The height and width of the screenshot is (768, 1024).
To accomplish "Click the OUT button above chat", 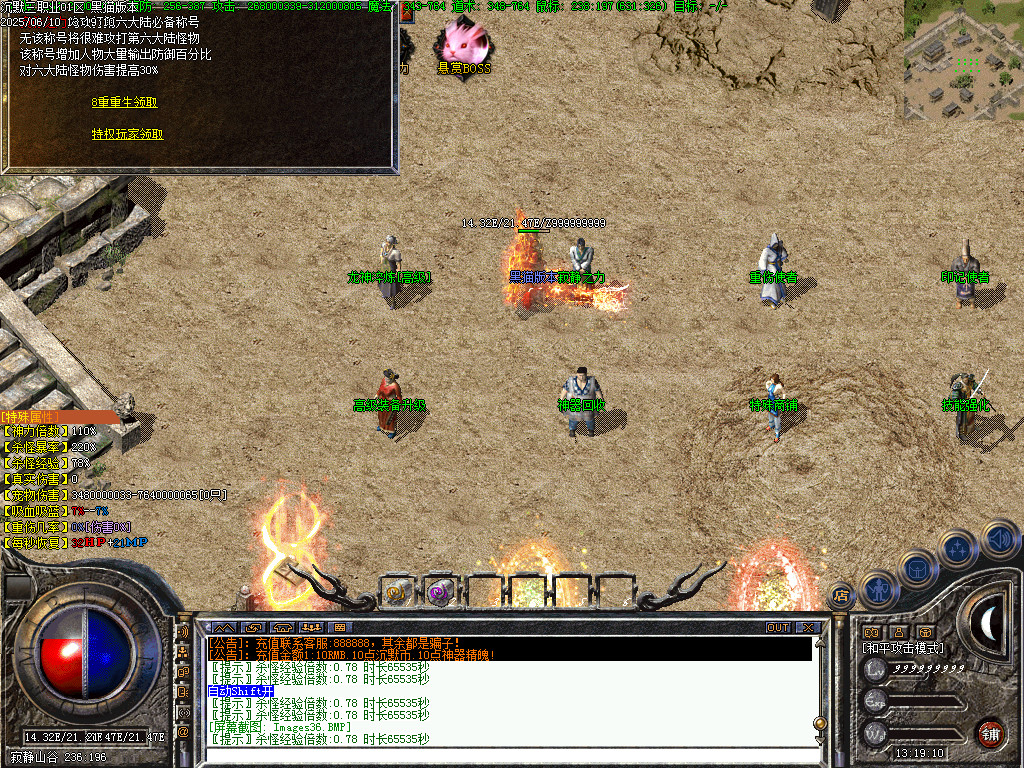I will (x=778, y=628).
